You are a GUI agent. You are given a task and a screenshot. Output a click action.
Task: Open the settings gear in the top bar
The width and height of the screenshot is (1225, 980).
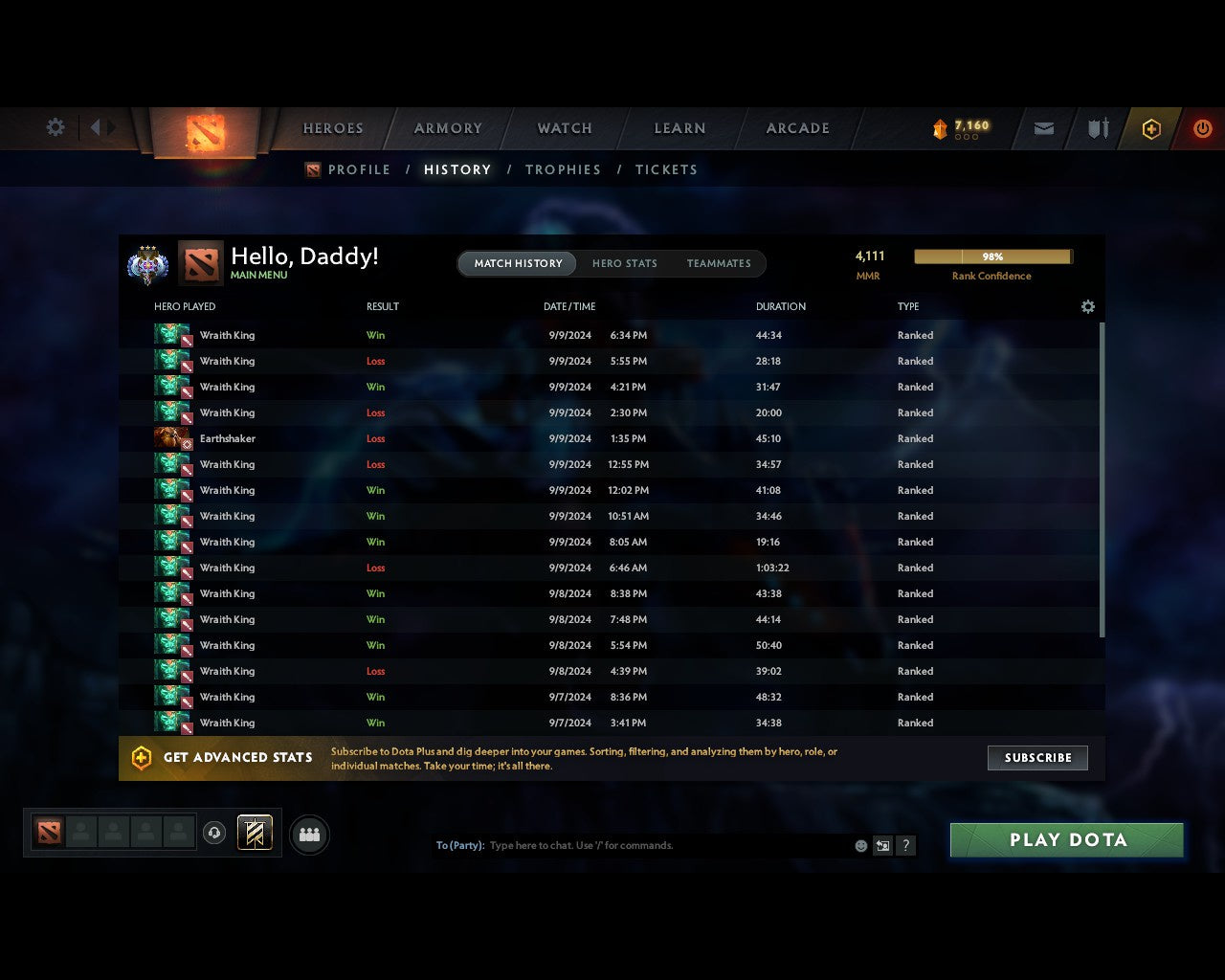point(55,127)
